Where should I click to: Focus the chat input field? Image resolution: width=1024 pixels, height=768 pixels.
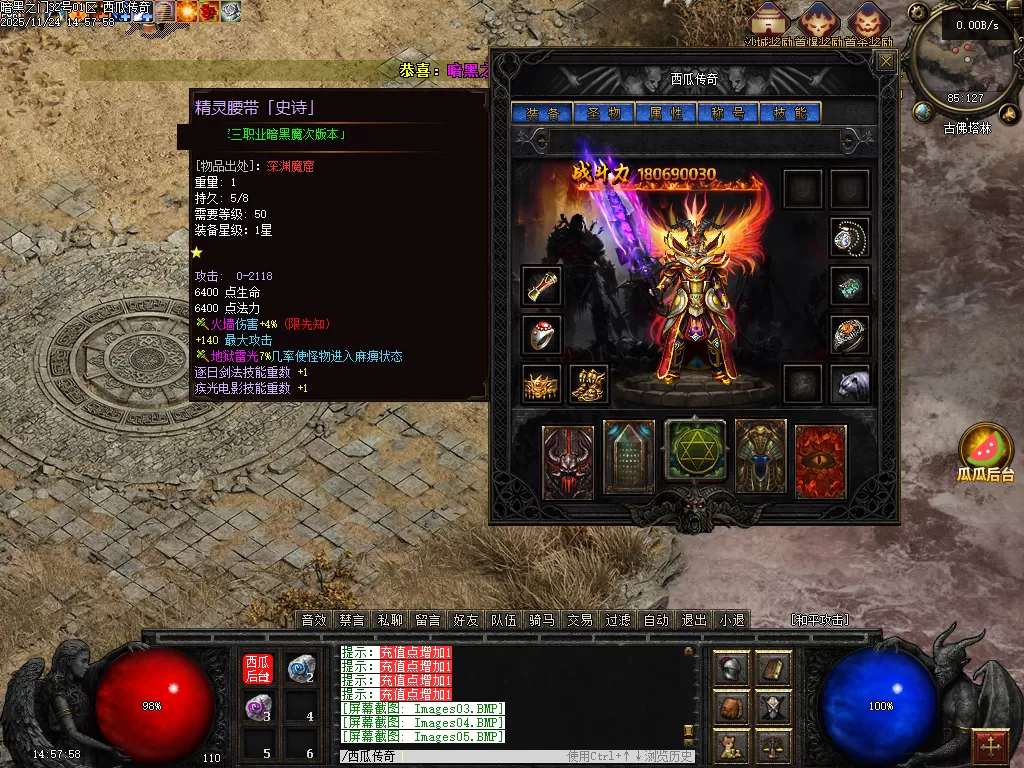450,757
